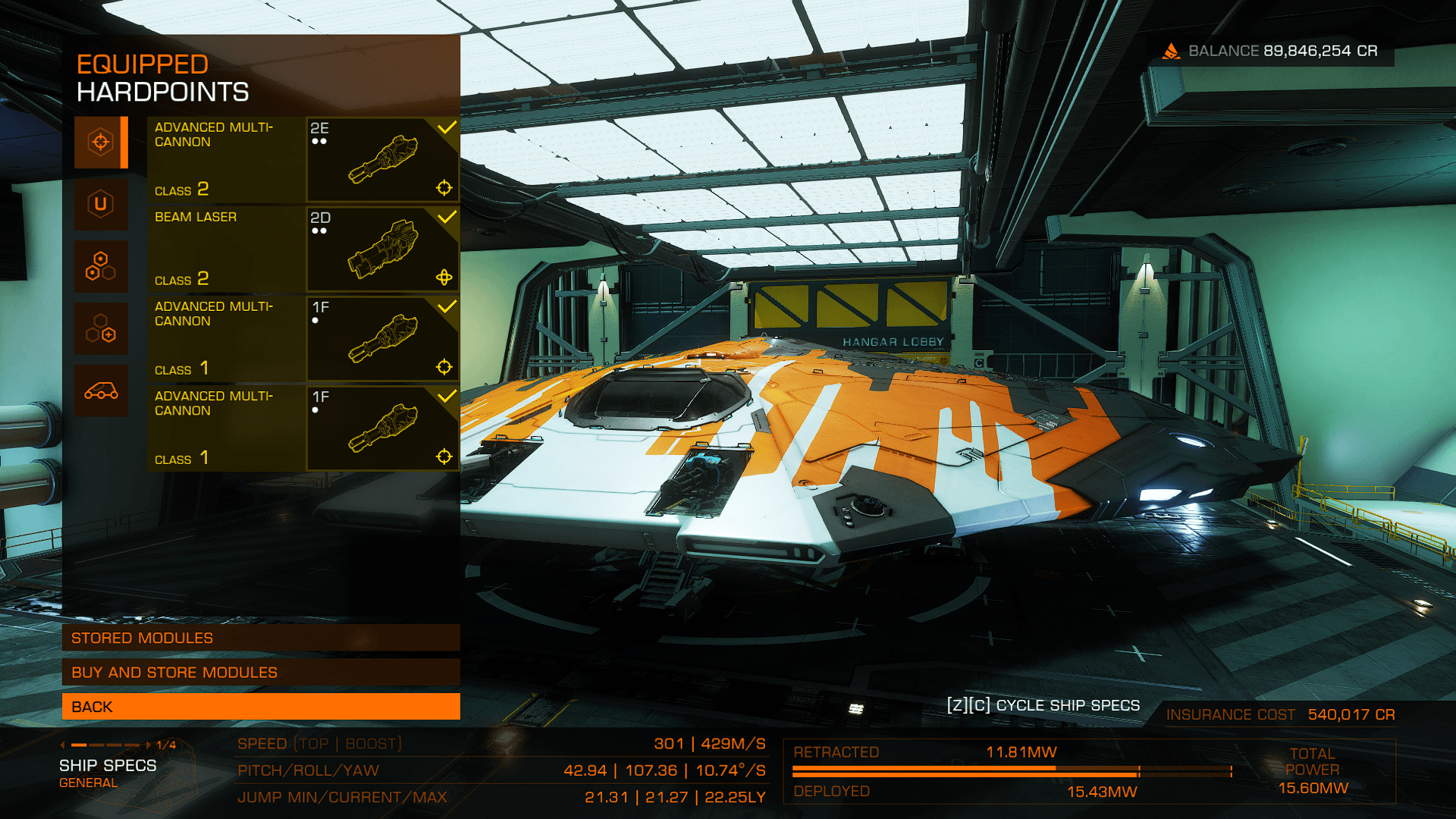Screen dimensions: 1456x819
Task: Switch to the optional internal hexagon-plus tab
Action: point(101,328)
